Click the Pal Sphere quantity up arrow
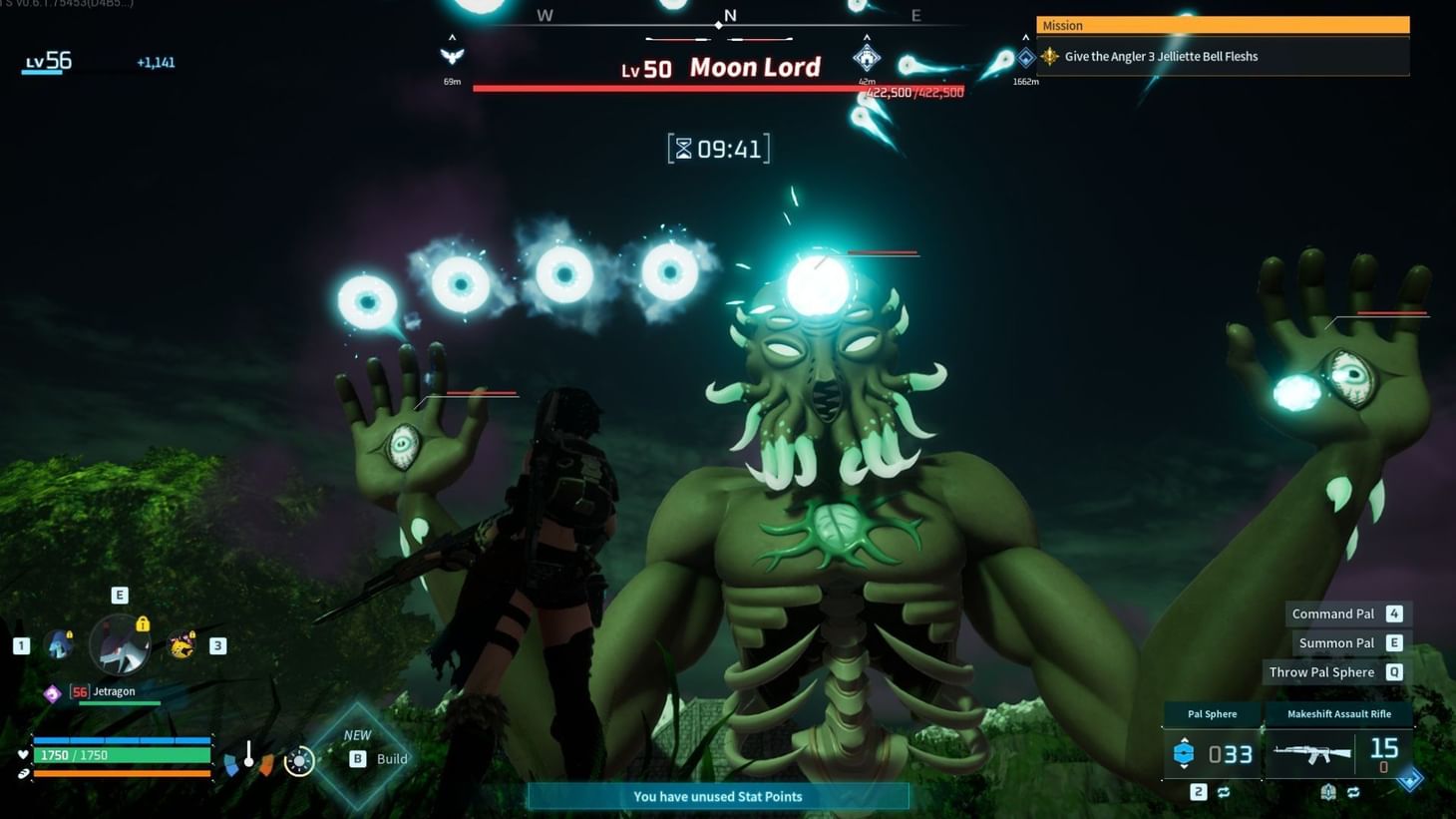1456x819 pixels. 1185,739
